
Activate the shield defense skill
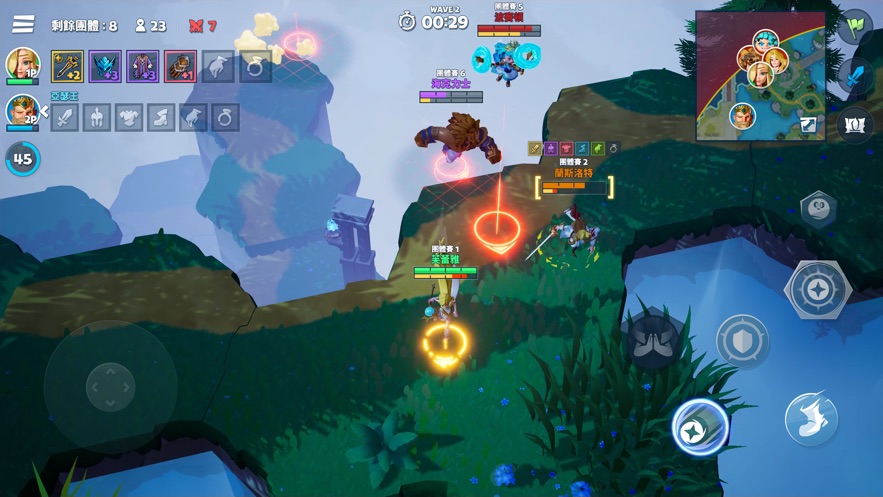[742, 341]
